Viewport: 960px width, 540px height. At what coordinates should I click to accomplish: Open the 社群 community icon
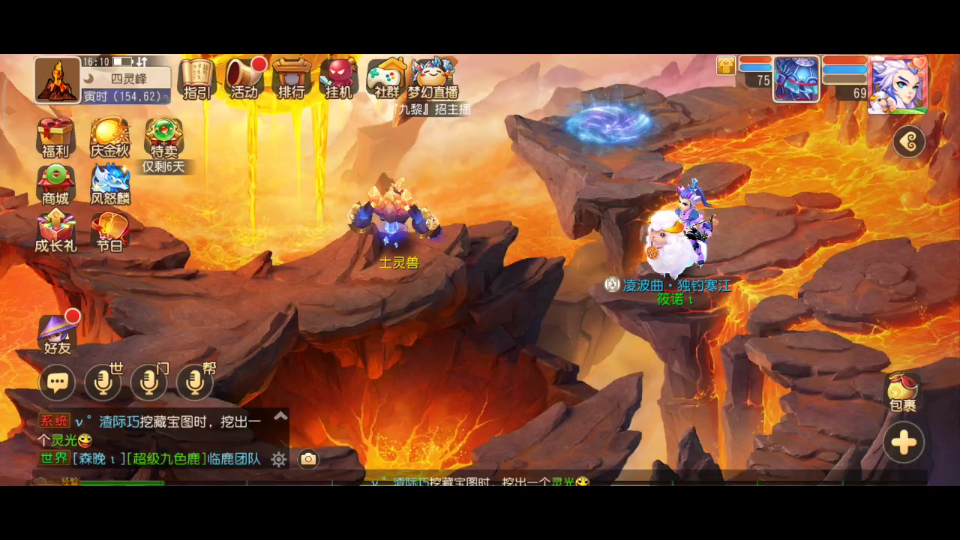pos(386,77)
